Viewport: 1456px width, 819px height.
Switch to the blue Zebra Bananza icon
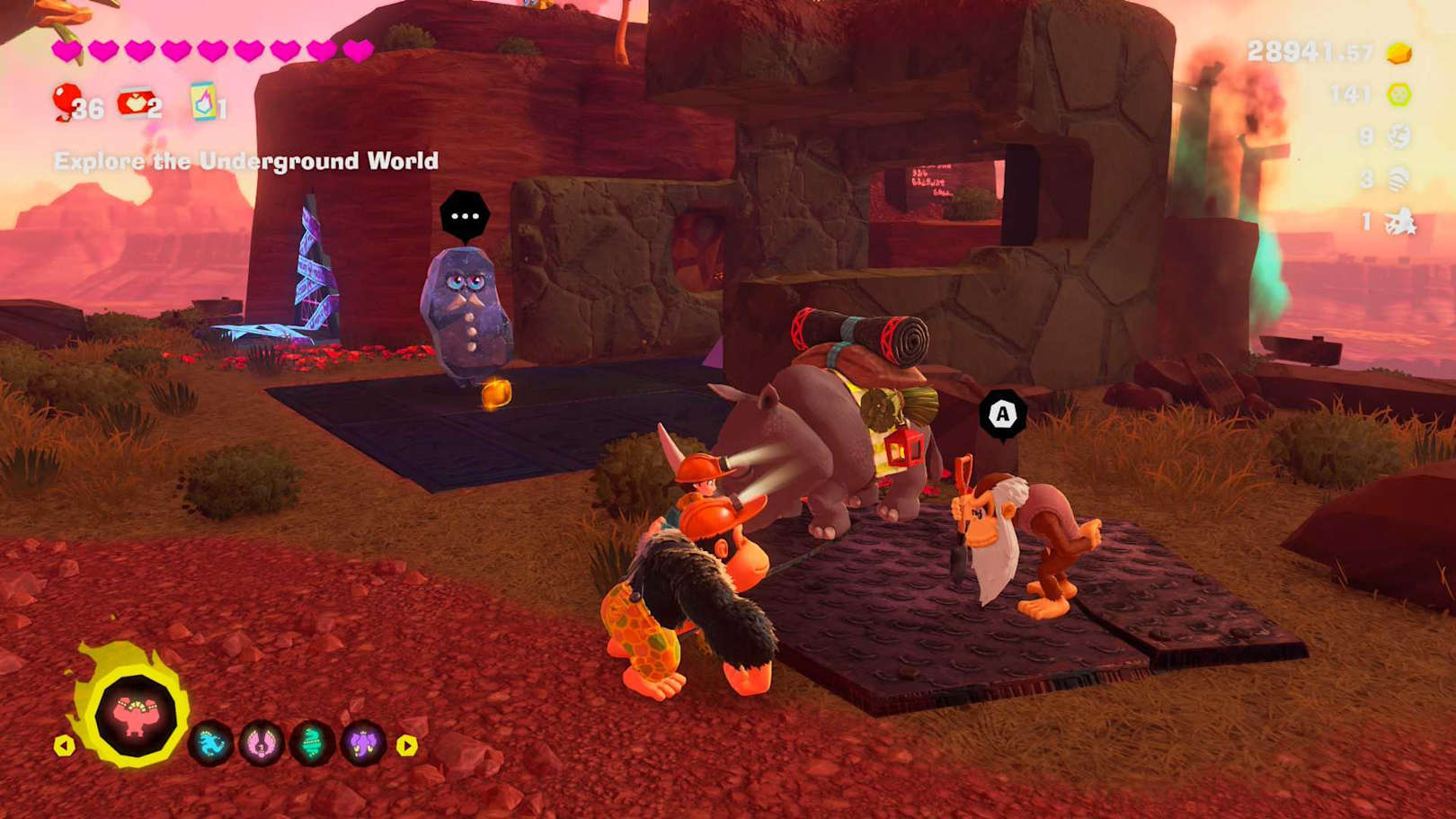tap(211, 743)
